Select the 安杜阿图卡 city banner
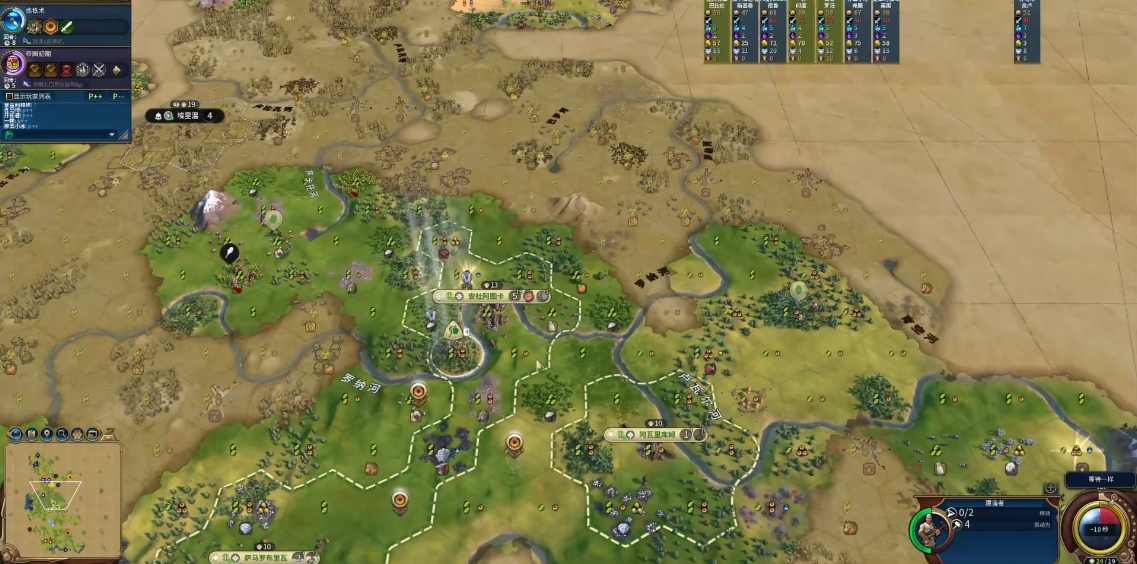The width and height of the screenshot is (1137, 564). click(x=472, y=296)
